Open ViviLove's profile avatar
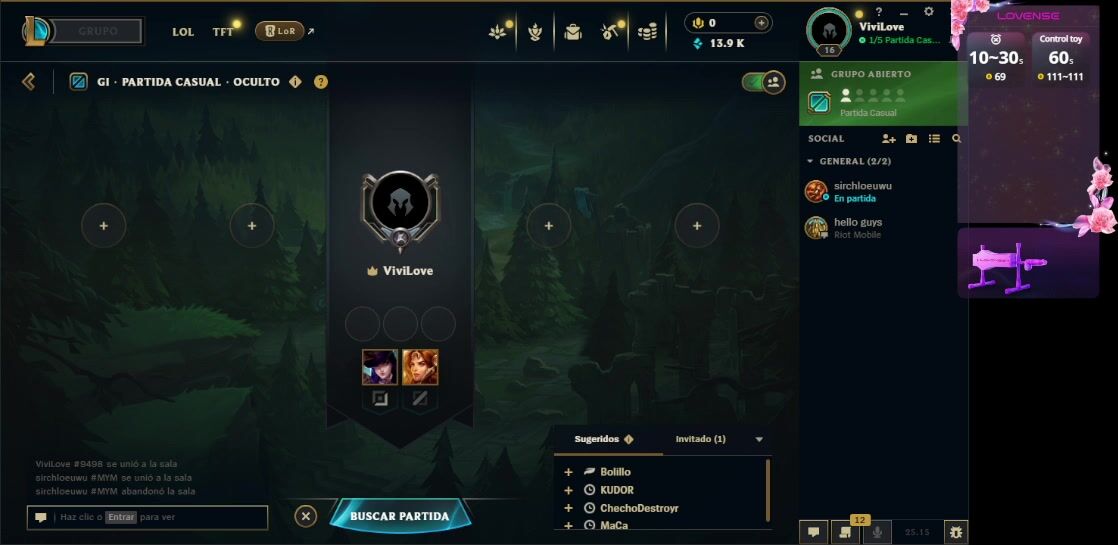The width and height of the screenshot is (1118, 545). (828, 31)
